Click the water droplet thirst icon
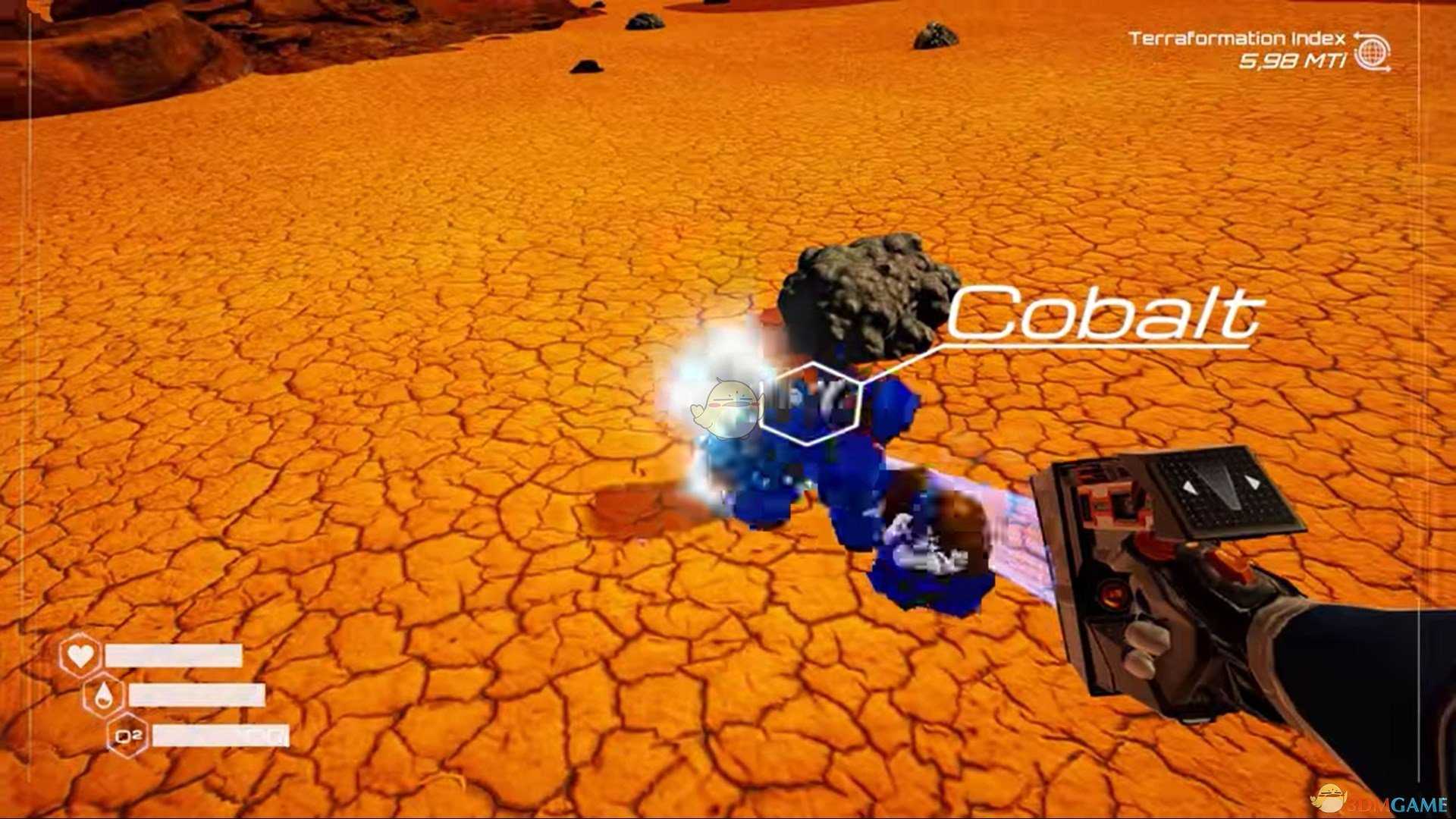This screenshot has height=819, width=1456. point(104,695)
